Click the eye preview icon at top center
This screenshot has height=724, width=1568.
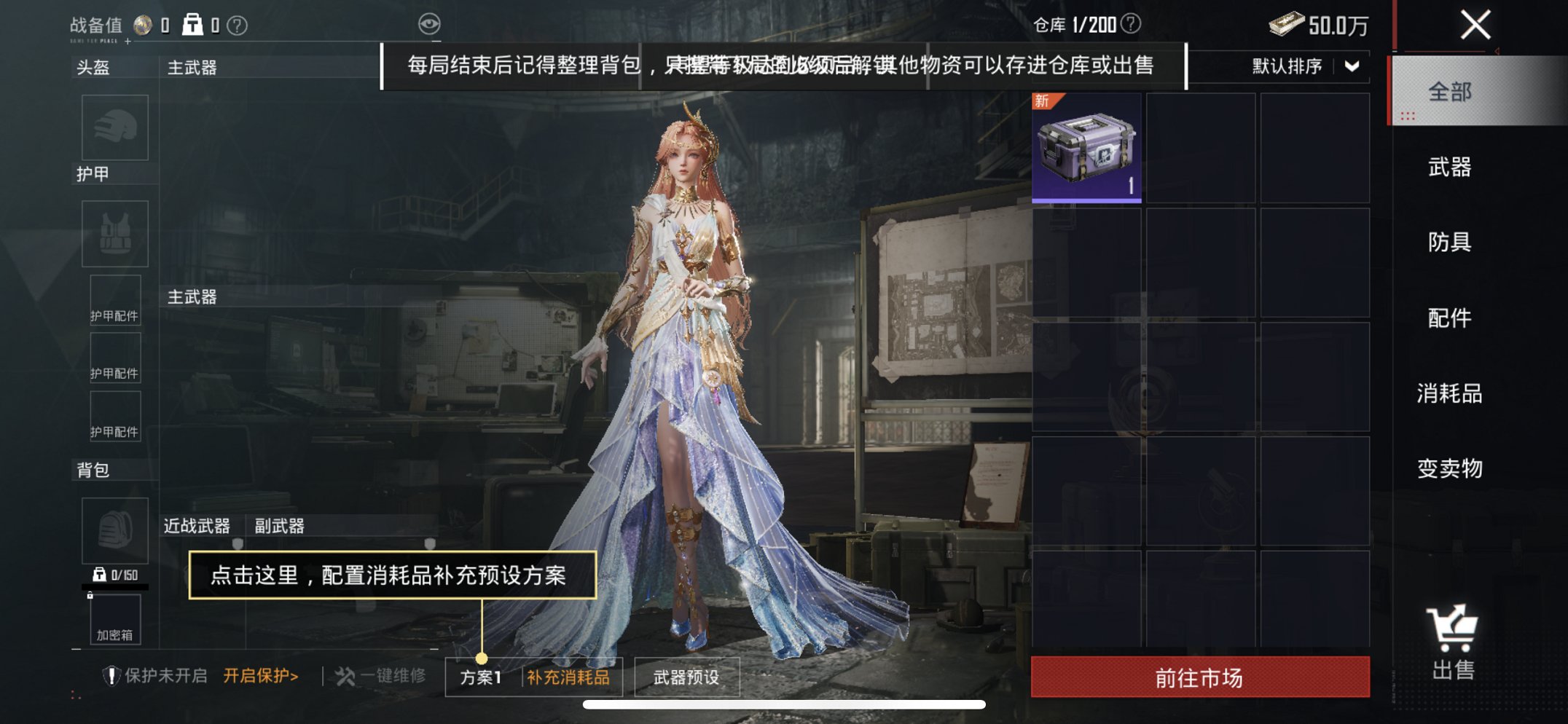click(x=431, y=23)
